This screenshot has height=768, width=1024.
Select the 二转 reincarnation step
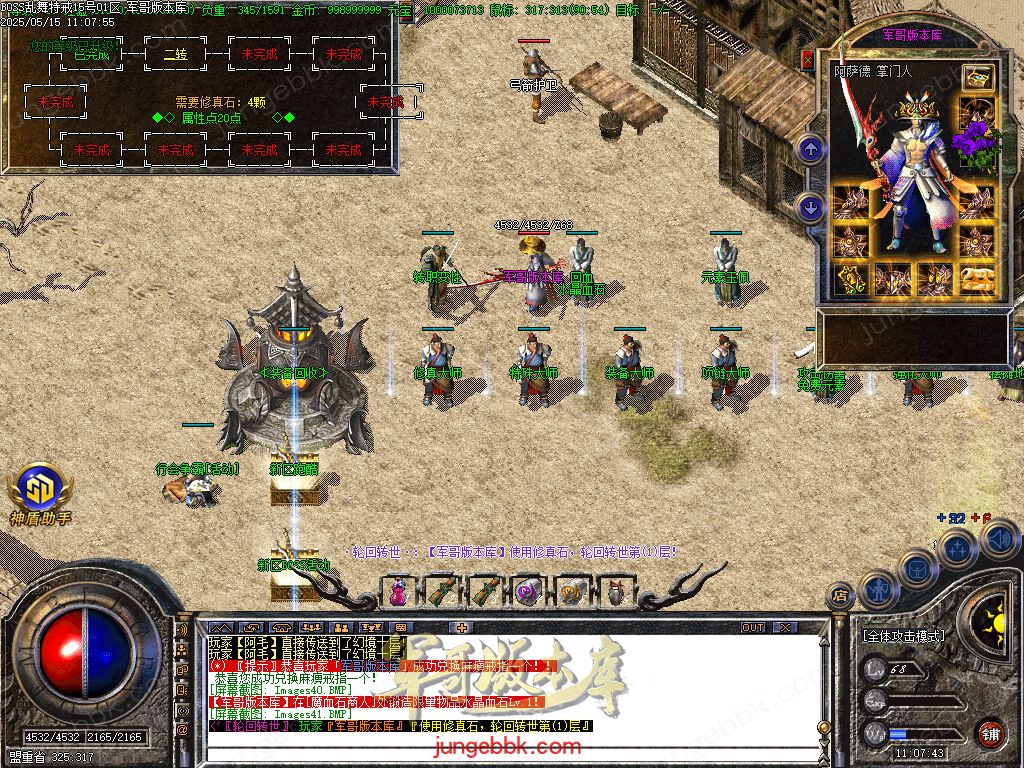[175, 54]
